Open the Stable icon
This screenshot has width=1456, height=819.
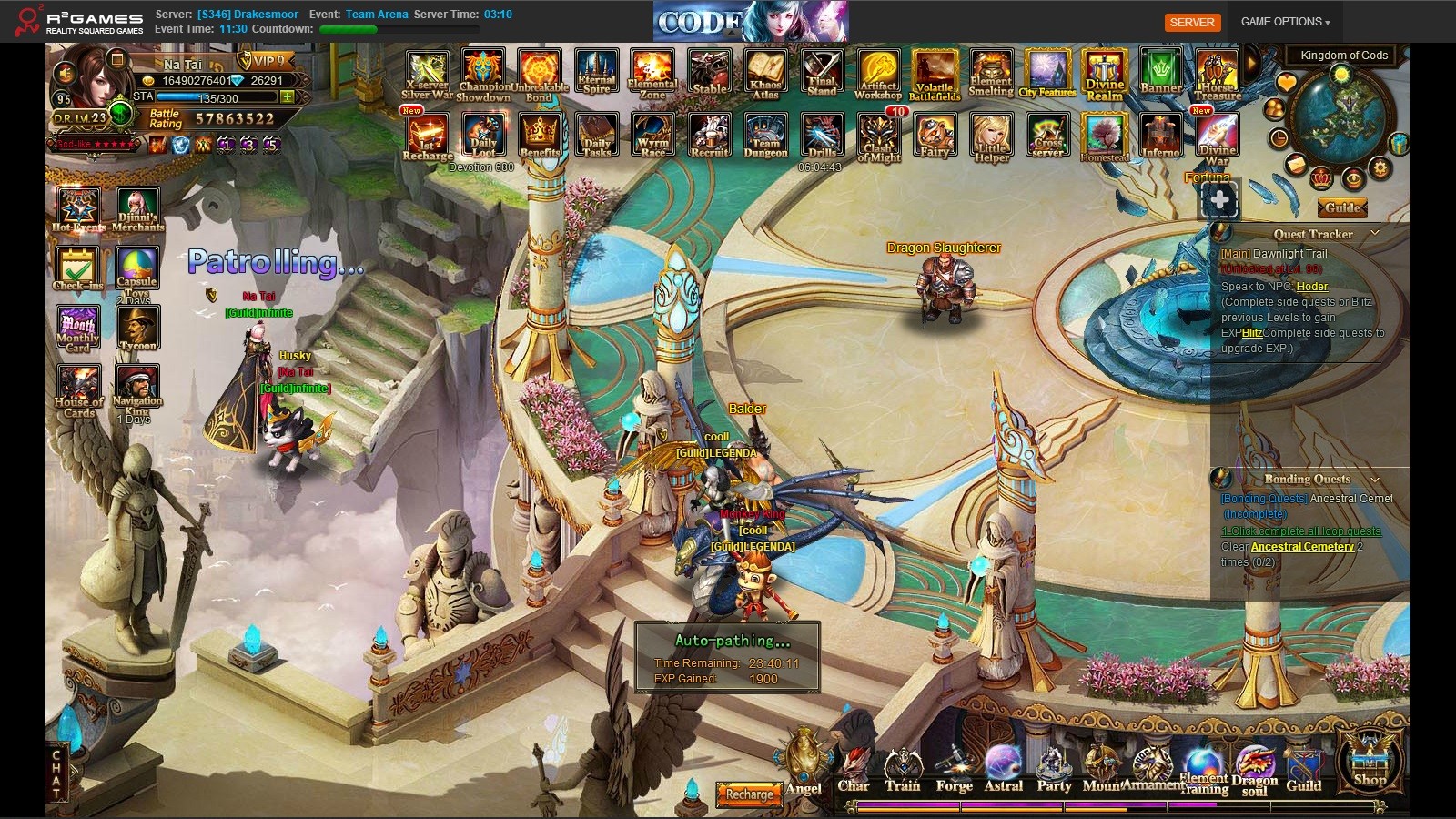coord(710,72)
